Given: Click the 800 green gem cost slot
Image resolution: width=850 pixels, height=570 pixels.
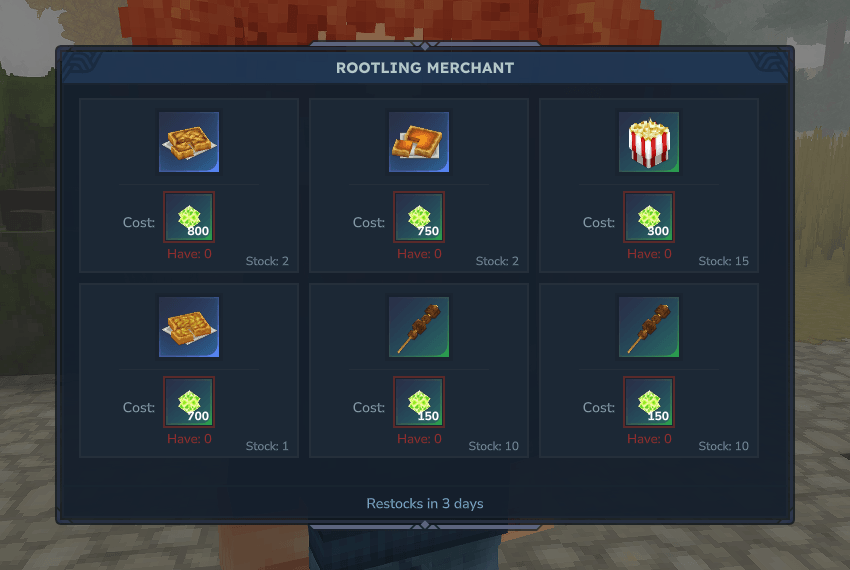Looking at the screenshot, I should (x=189, y=217).
